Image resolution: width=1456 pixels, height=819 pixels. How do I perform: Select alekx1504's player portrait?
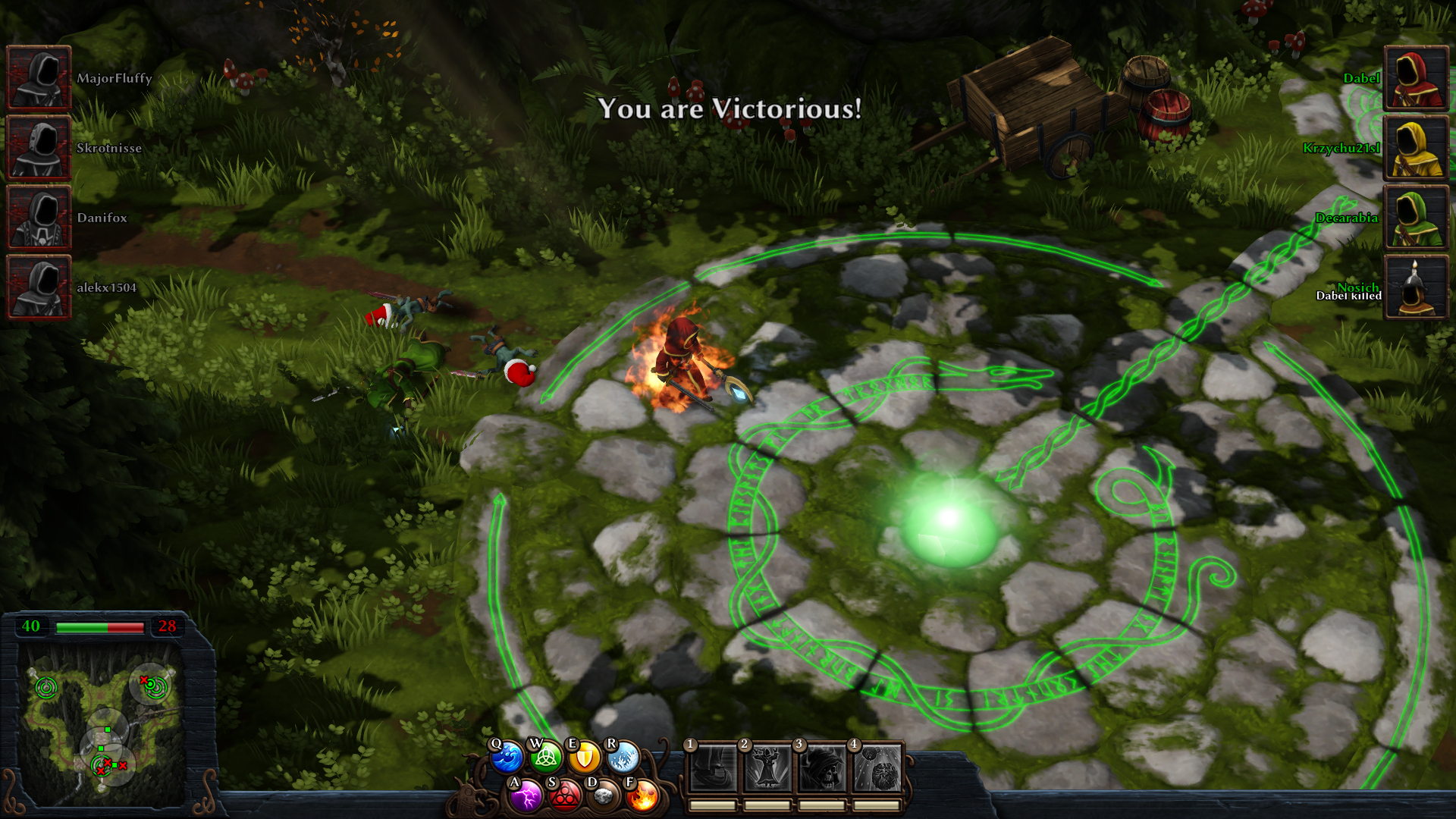pos(39,287)
